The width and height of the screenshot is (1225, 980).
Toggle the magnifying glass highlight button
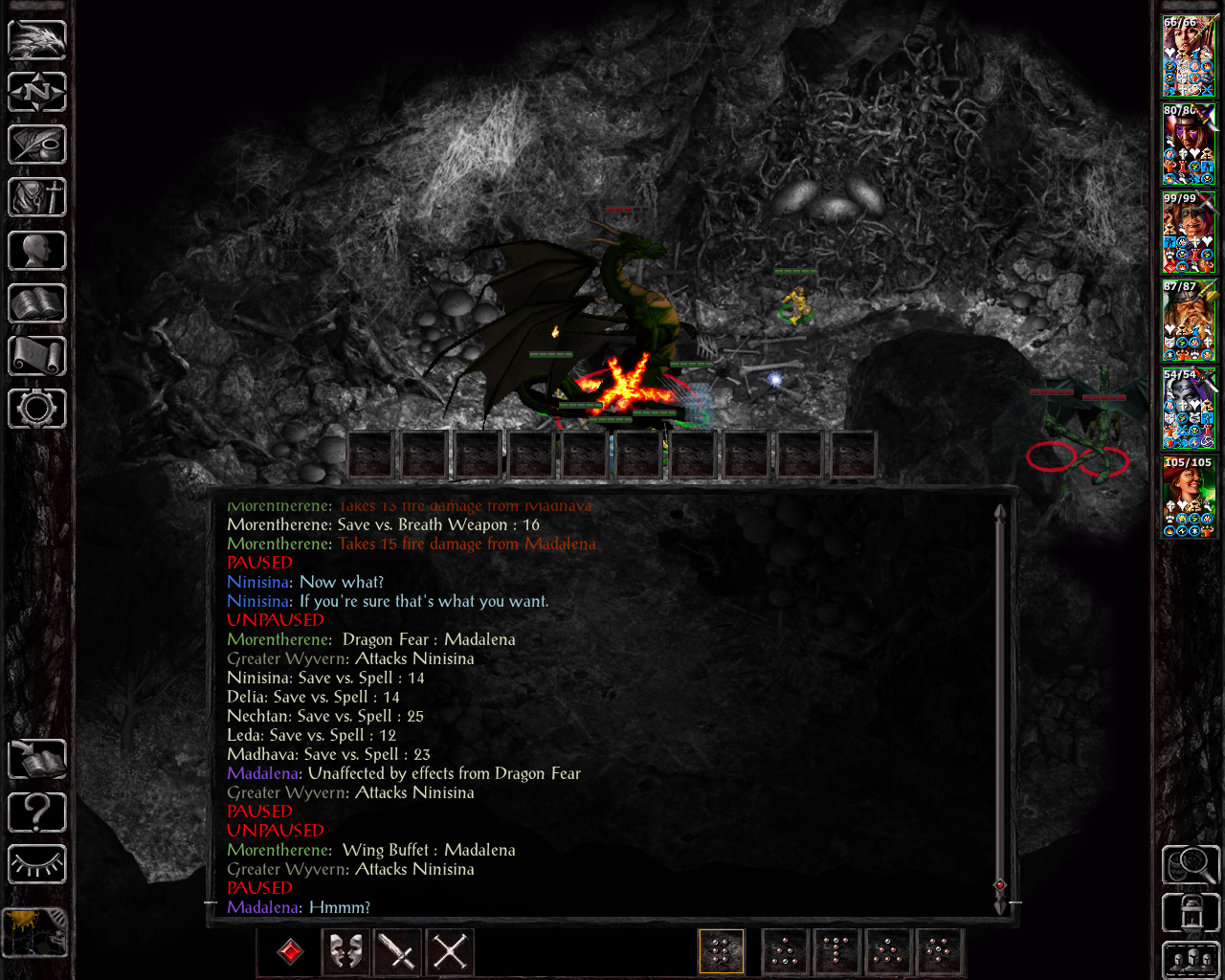[x=1190, y=864]
